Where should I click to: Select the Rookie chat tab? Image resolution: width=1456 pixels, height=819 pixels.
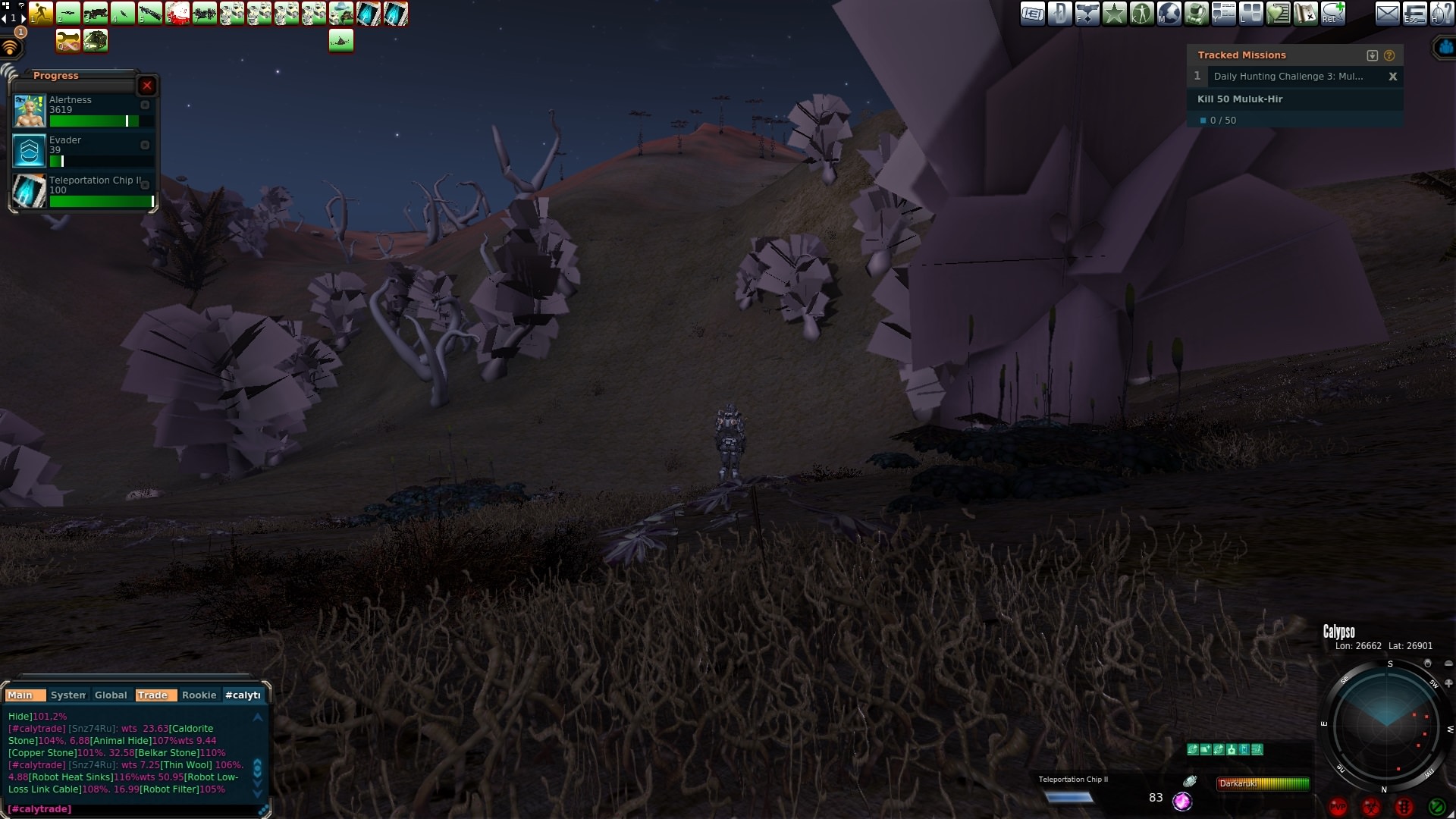coord(199,695)
